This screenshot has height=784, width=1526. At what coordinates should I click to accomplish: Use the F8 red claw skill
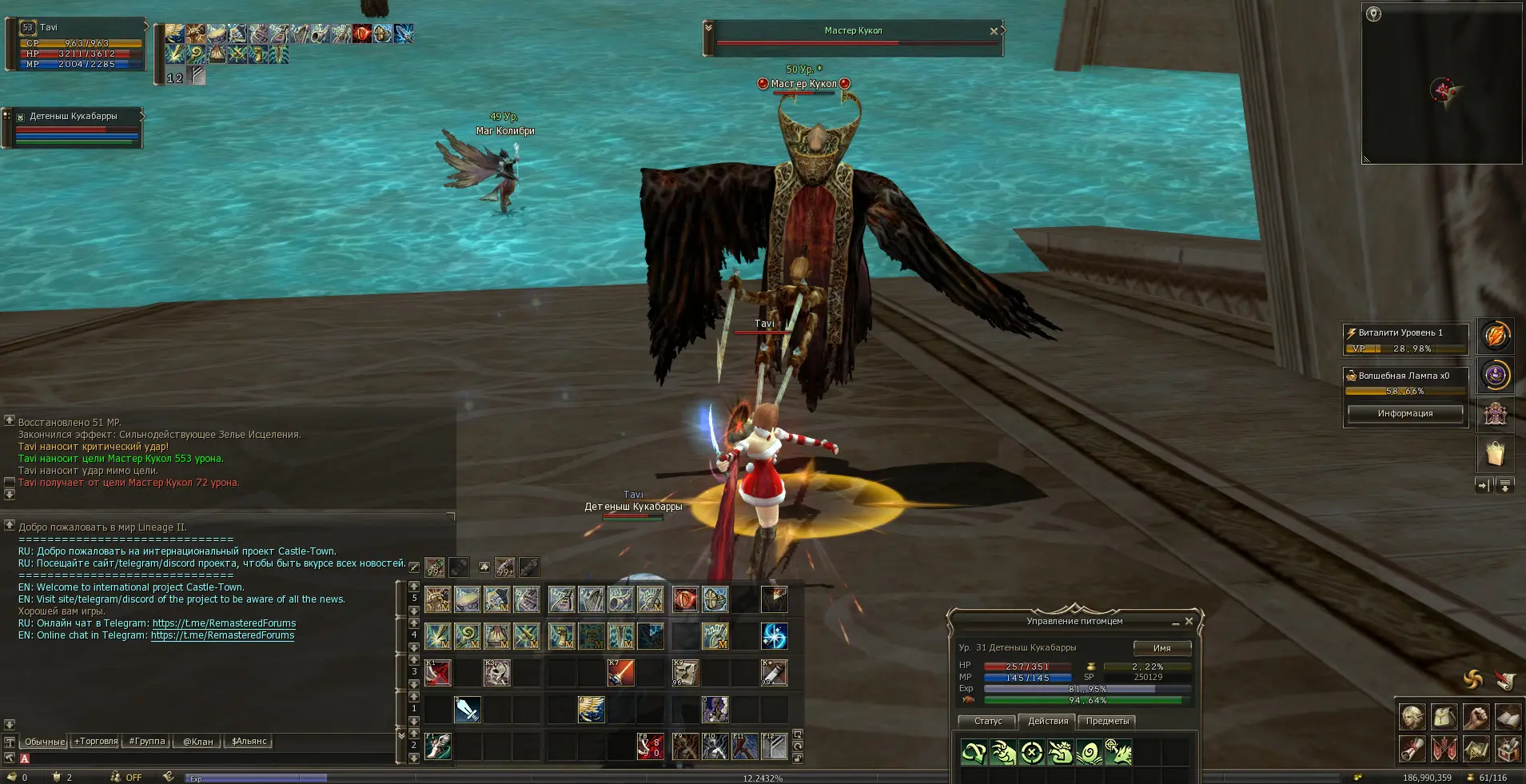(649, 747)
